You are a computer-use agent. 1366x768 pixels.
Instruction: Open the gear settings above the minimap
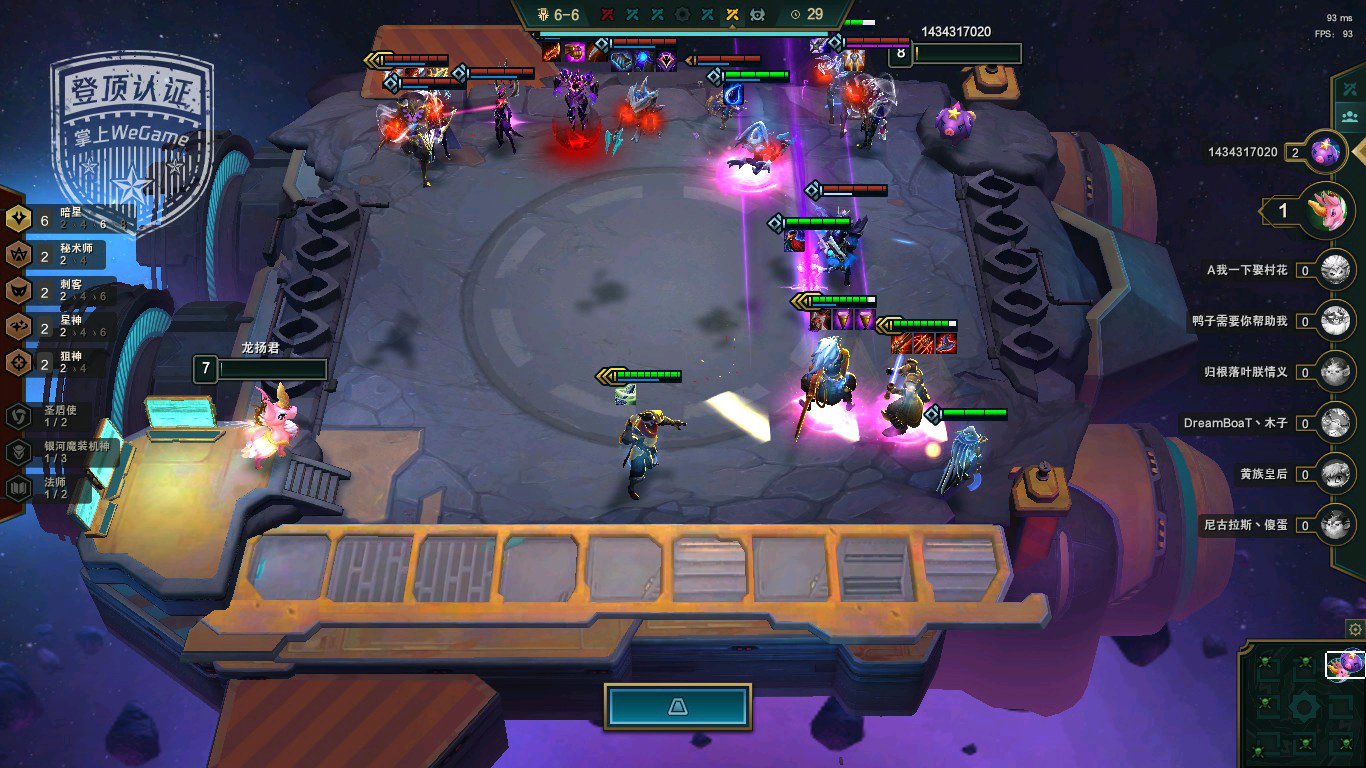[1354, 629]
